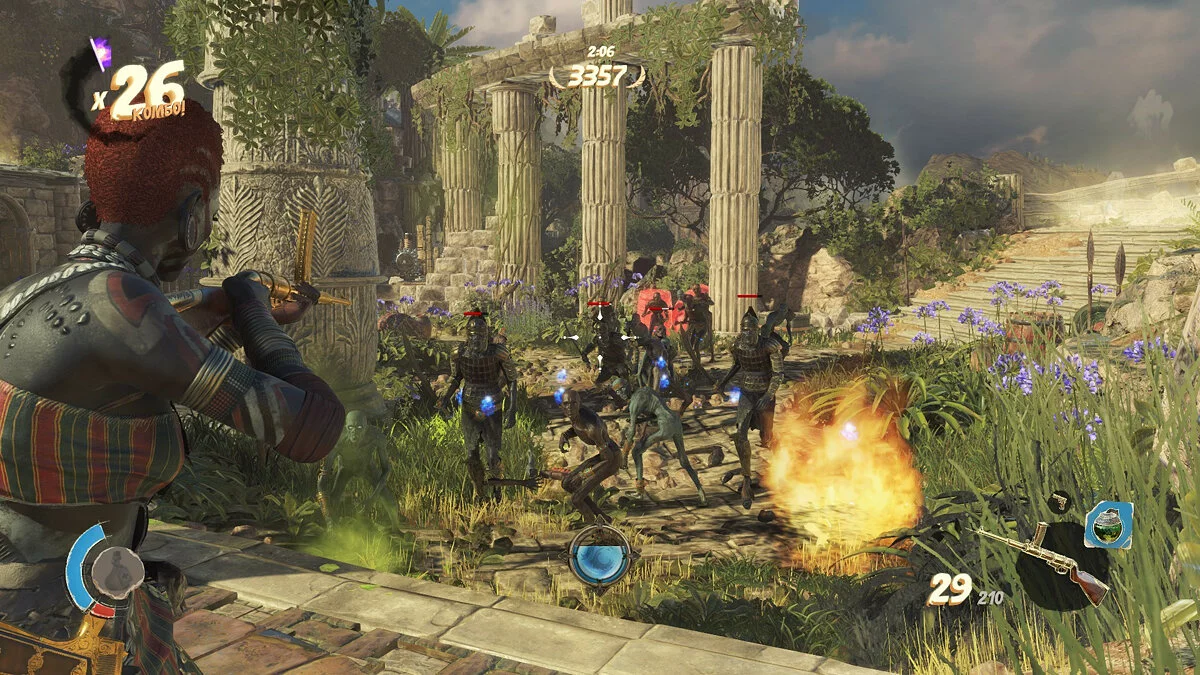
Task: Select the rifle primary weapon icon
Action: click(x=1045, y=560)
